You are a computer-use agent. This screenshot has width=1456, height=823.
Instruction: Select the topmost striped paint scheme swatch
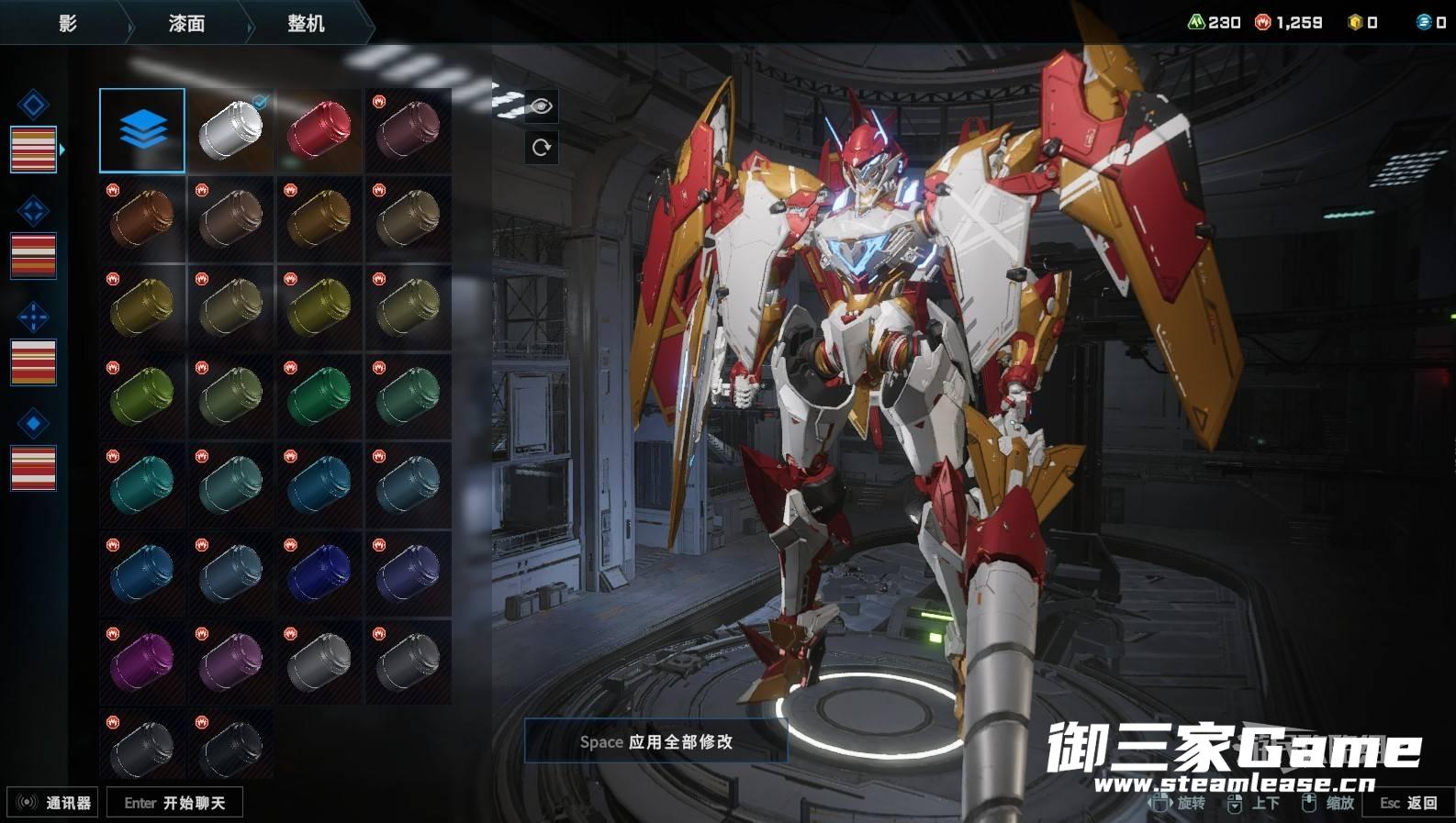coord(33,150)
